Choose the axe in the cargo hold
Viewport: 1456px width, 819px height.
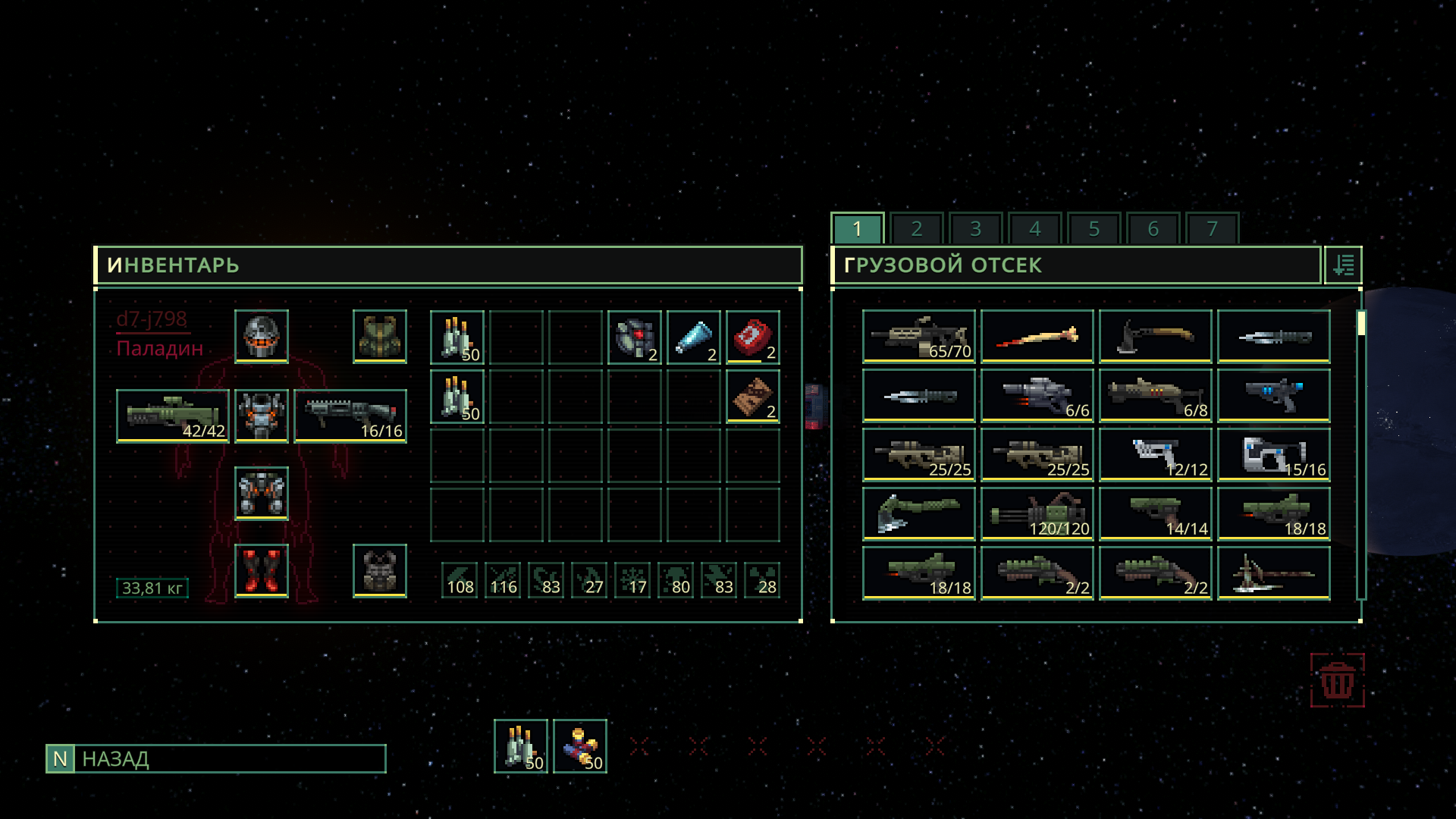pyautogui.click(x=1155, y=336)
